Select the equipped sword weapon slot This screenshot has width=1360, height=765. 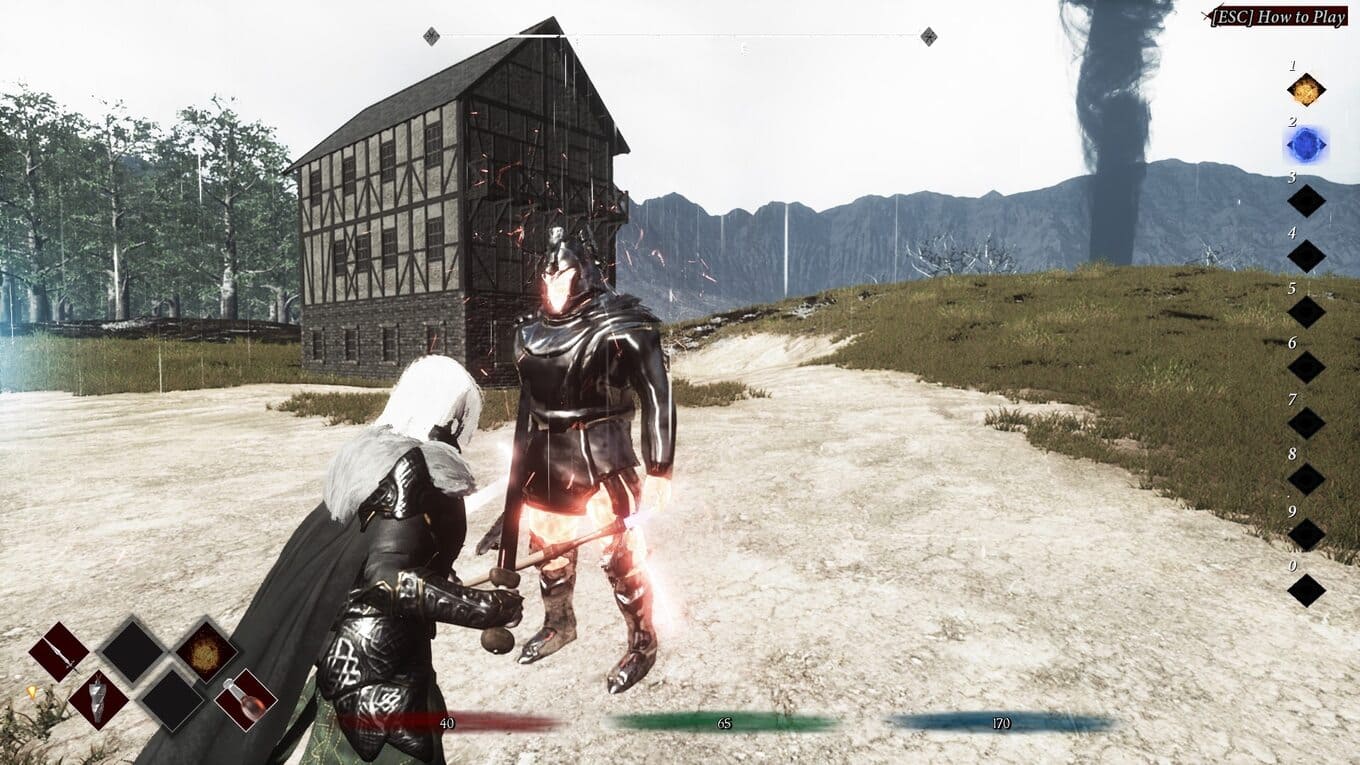[59, 652]
